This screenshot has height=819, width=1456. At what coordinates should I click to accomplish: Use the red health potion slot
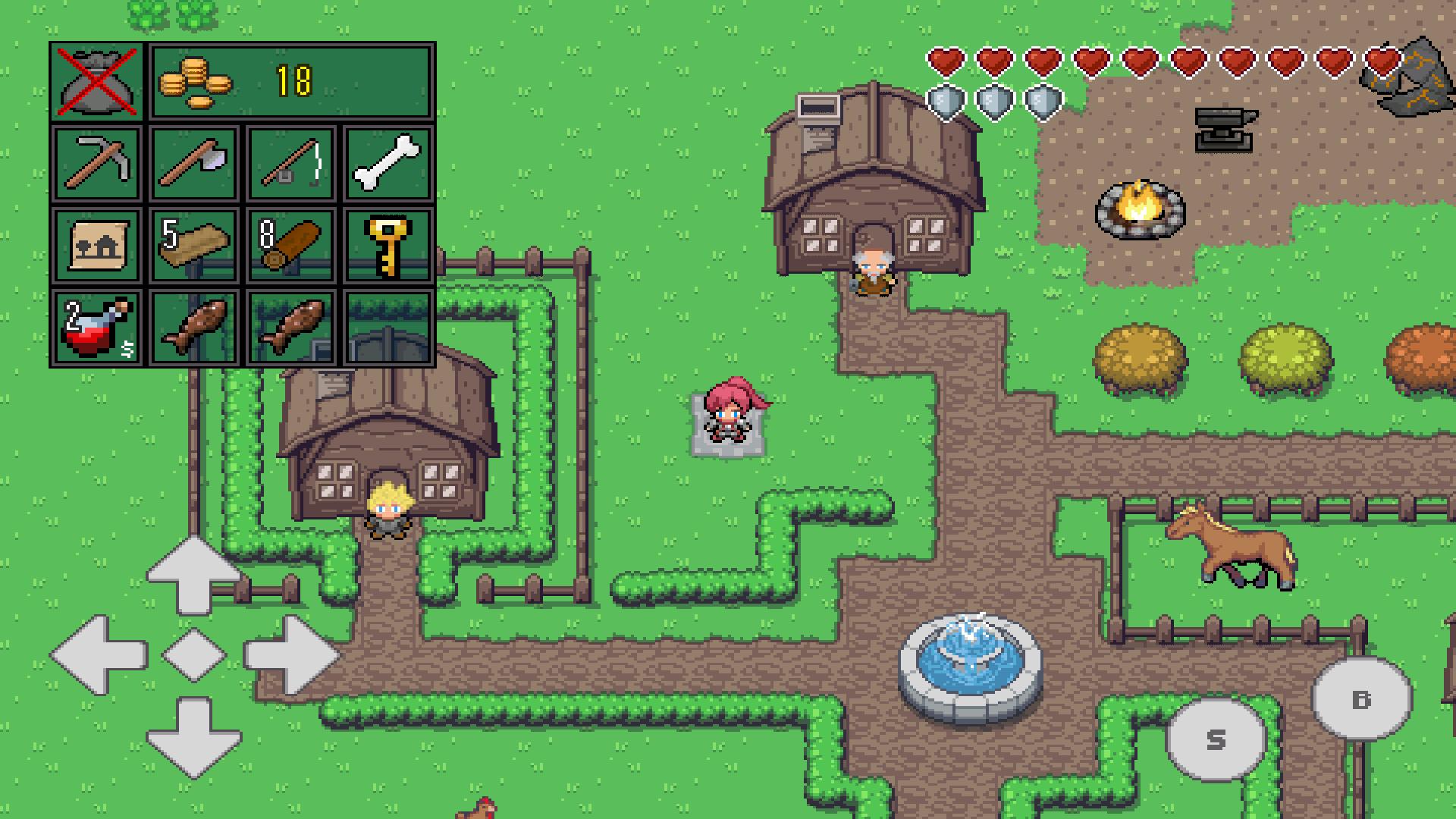[x=96, y=327]
